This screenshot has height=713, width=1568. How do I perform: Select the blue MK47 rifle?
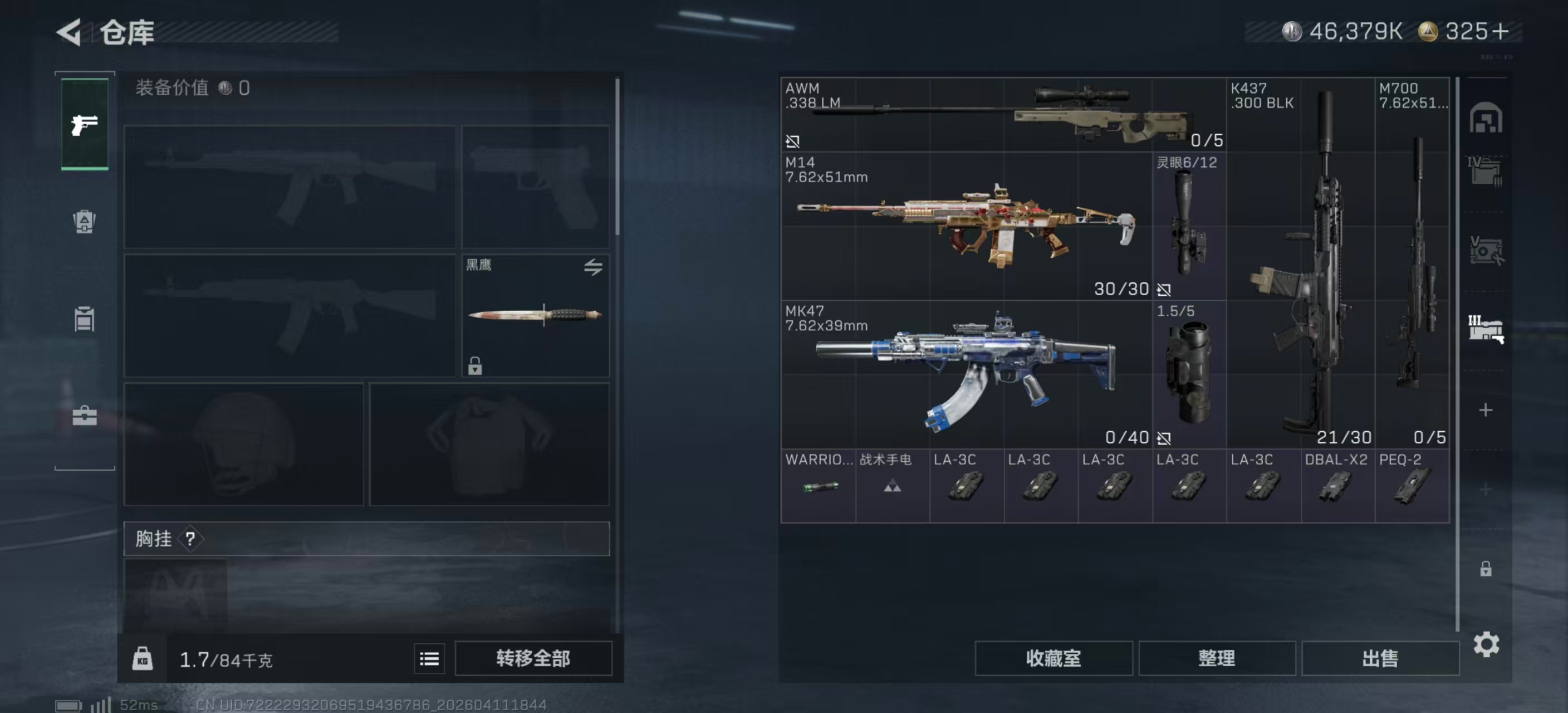pos(966,374)
